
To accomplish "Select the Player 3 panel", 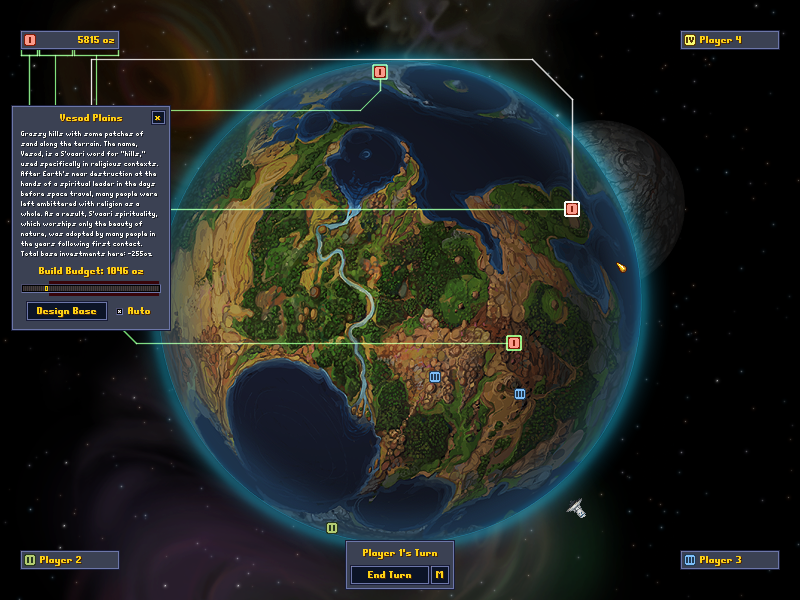I will click(729, 560).
